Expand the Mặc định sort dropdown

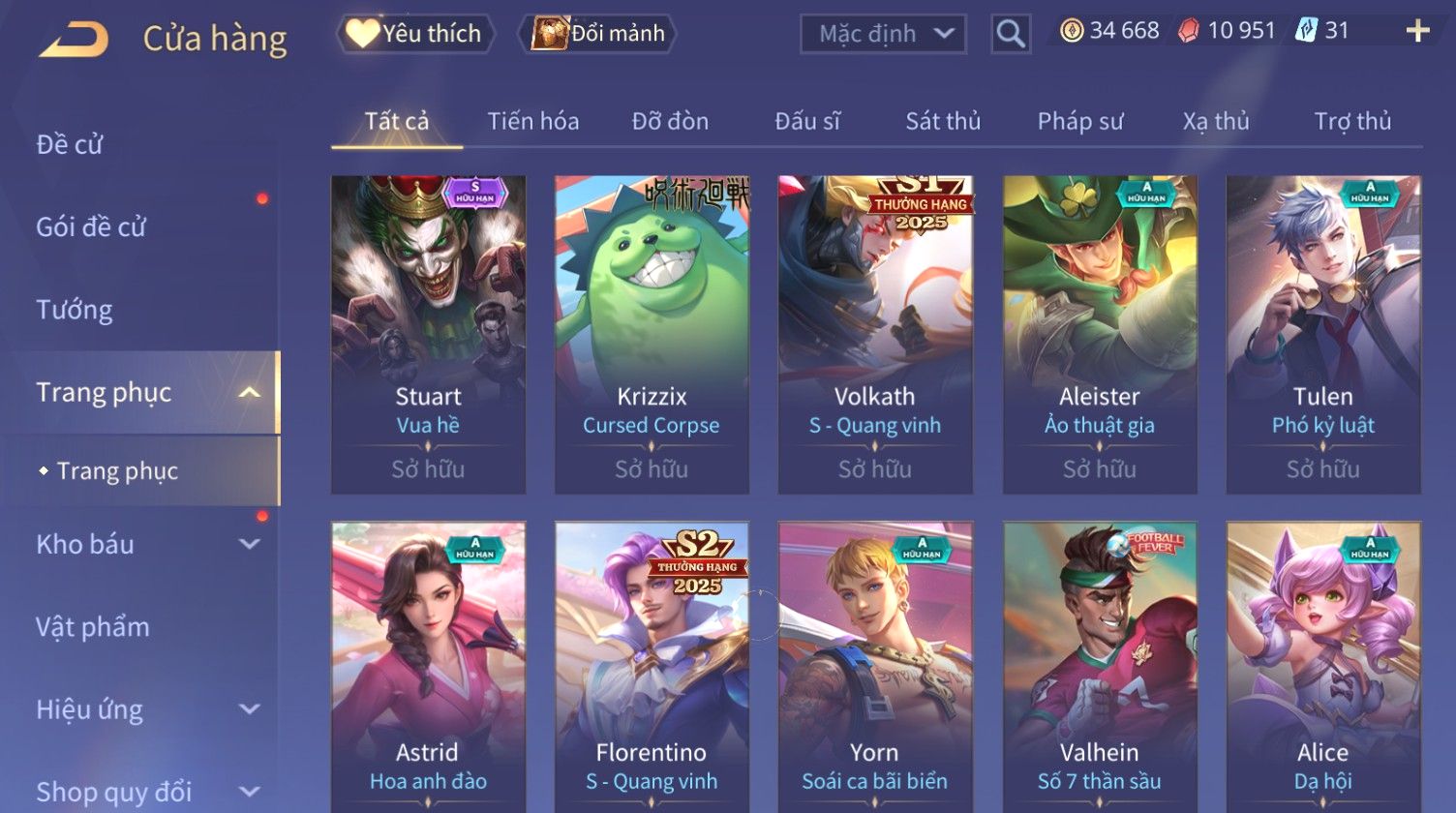882,34
